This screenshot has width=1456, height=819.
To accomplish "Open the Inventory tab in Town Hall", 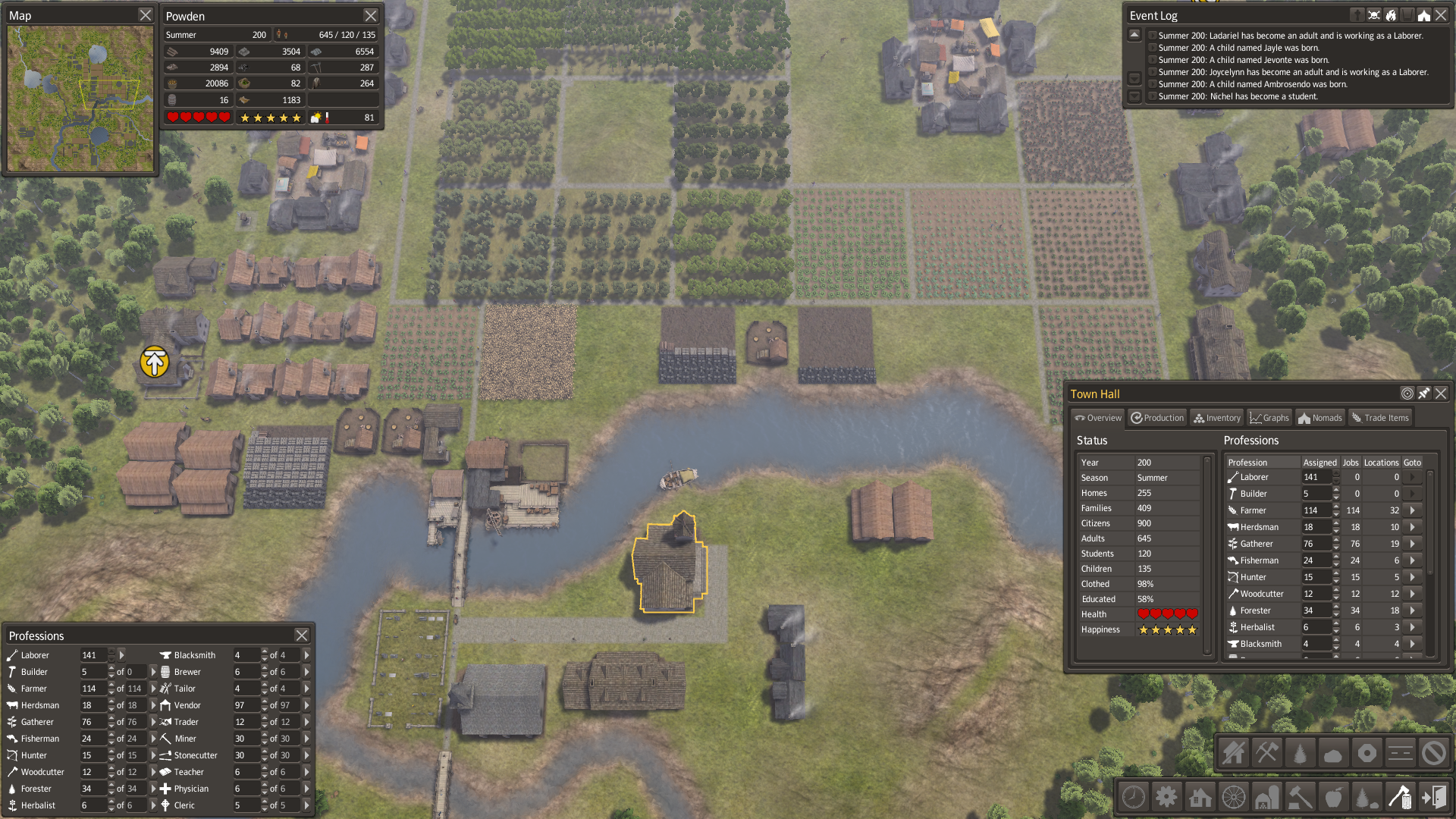I will click(1216, 418).
